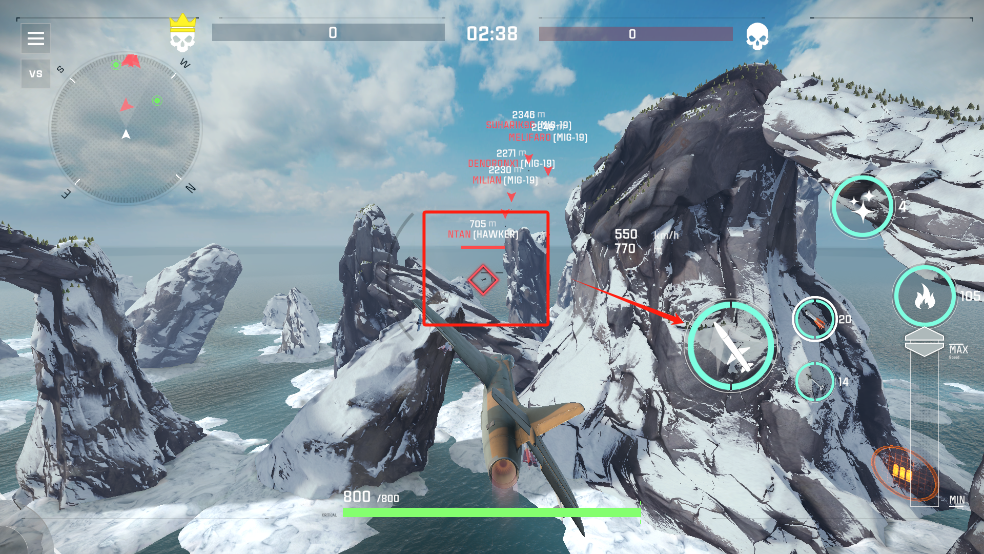Select the red diamond enemy target marker
984x554 pixels.
click(483, 279)
